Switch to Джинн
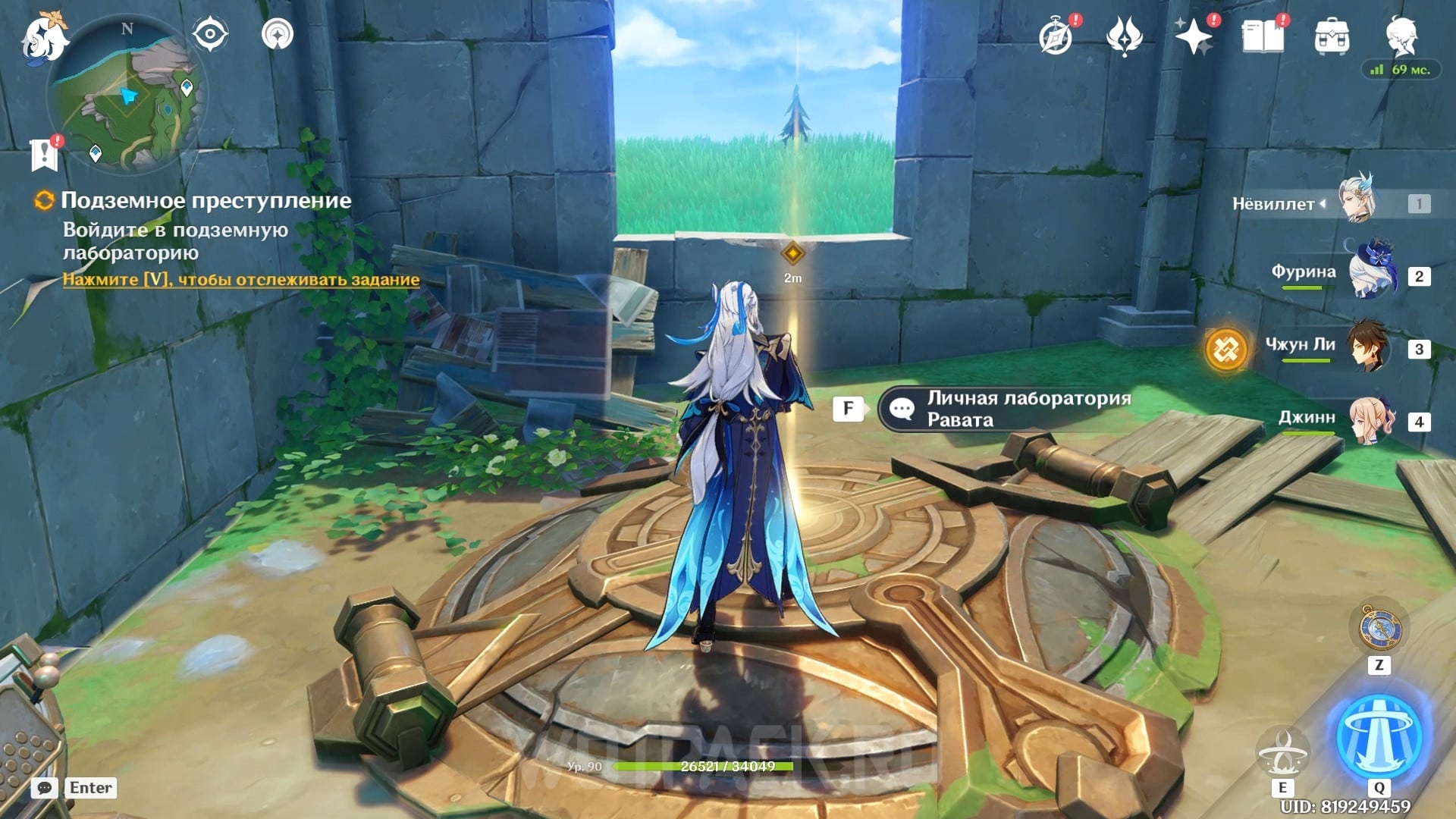The width and height of the screenshot is (1456, 819). 1370,420
